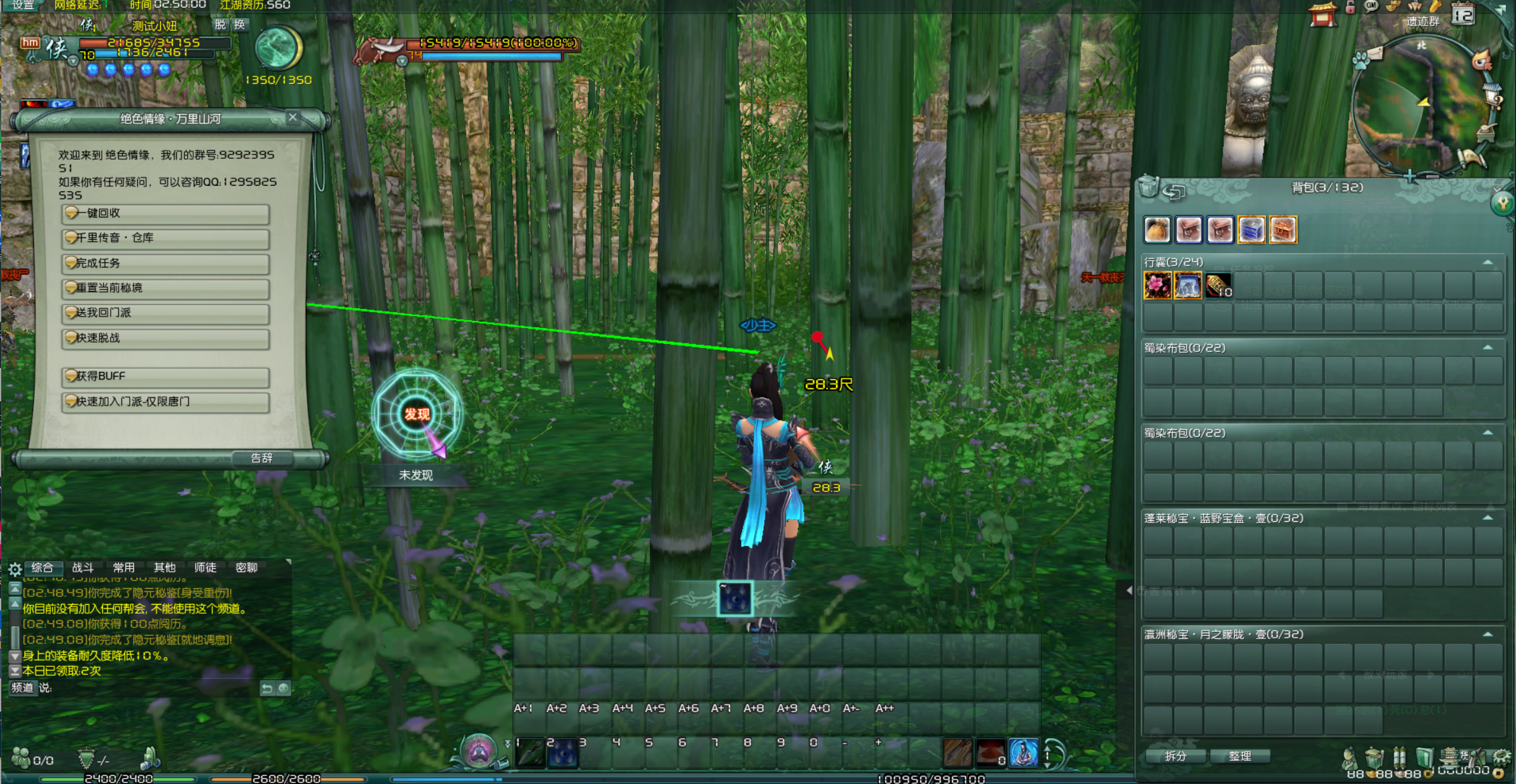Choose the 获得BUFF option
The height and width of the screenshot is (784, 1516).
(165, 376)
